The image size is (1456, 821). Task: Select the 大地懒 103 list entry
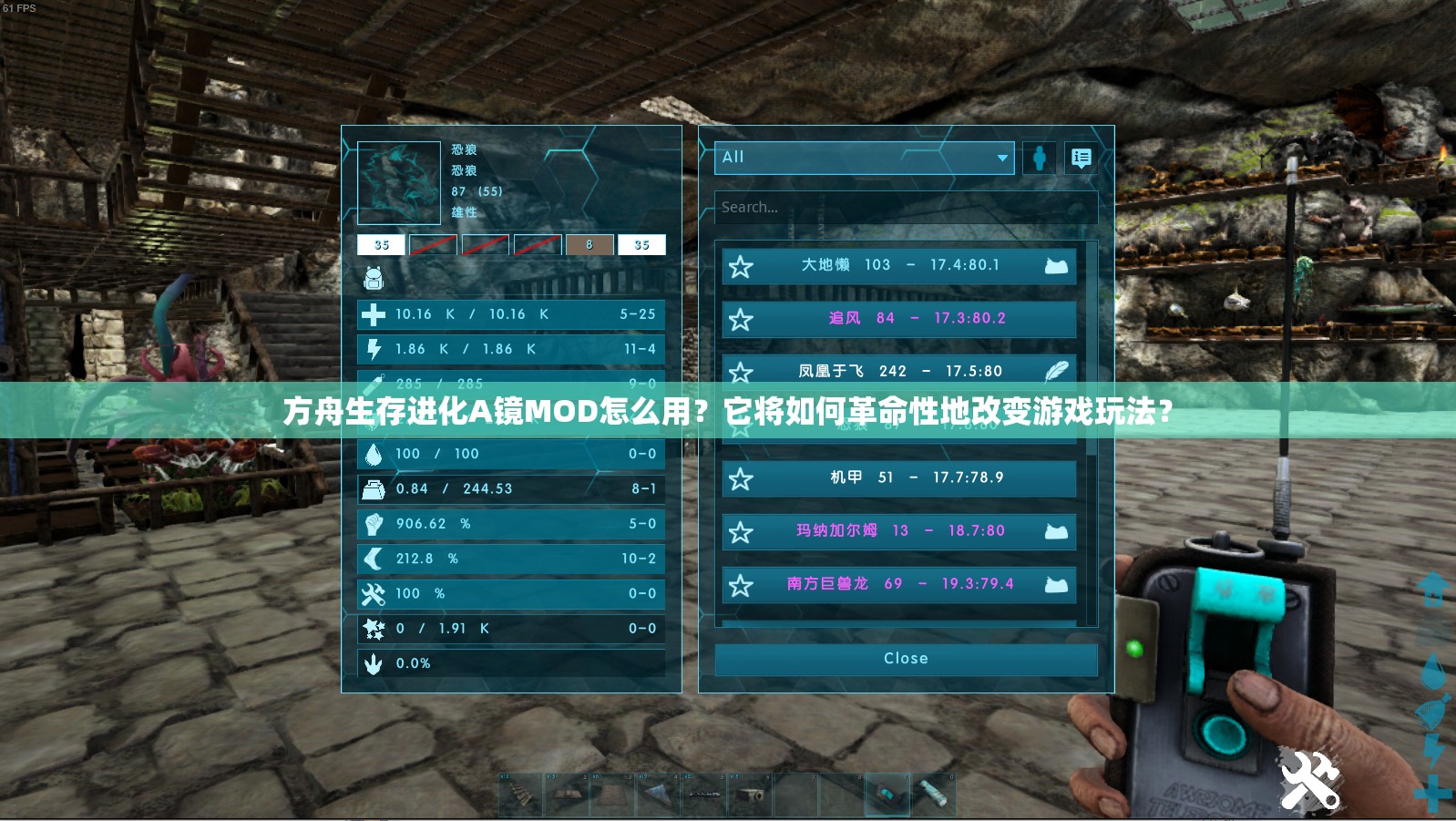click(899, 266)
